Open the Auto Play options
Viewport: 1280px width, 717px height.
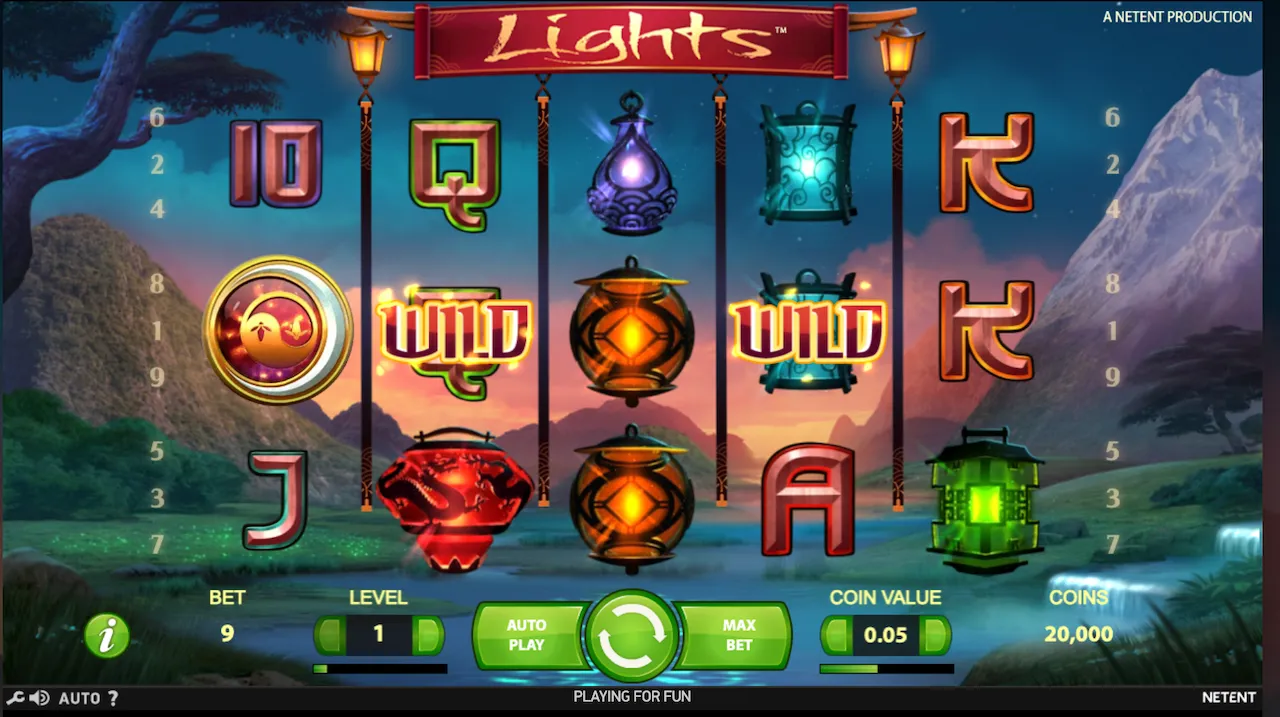[x=527, y=635]
